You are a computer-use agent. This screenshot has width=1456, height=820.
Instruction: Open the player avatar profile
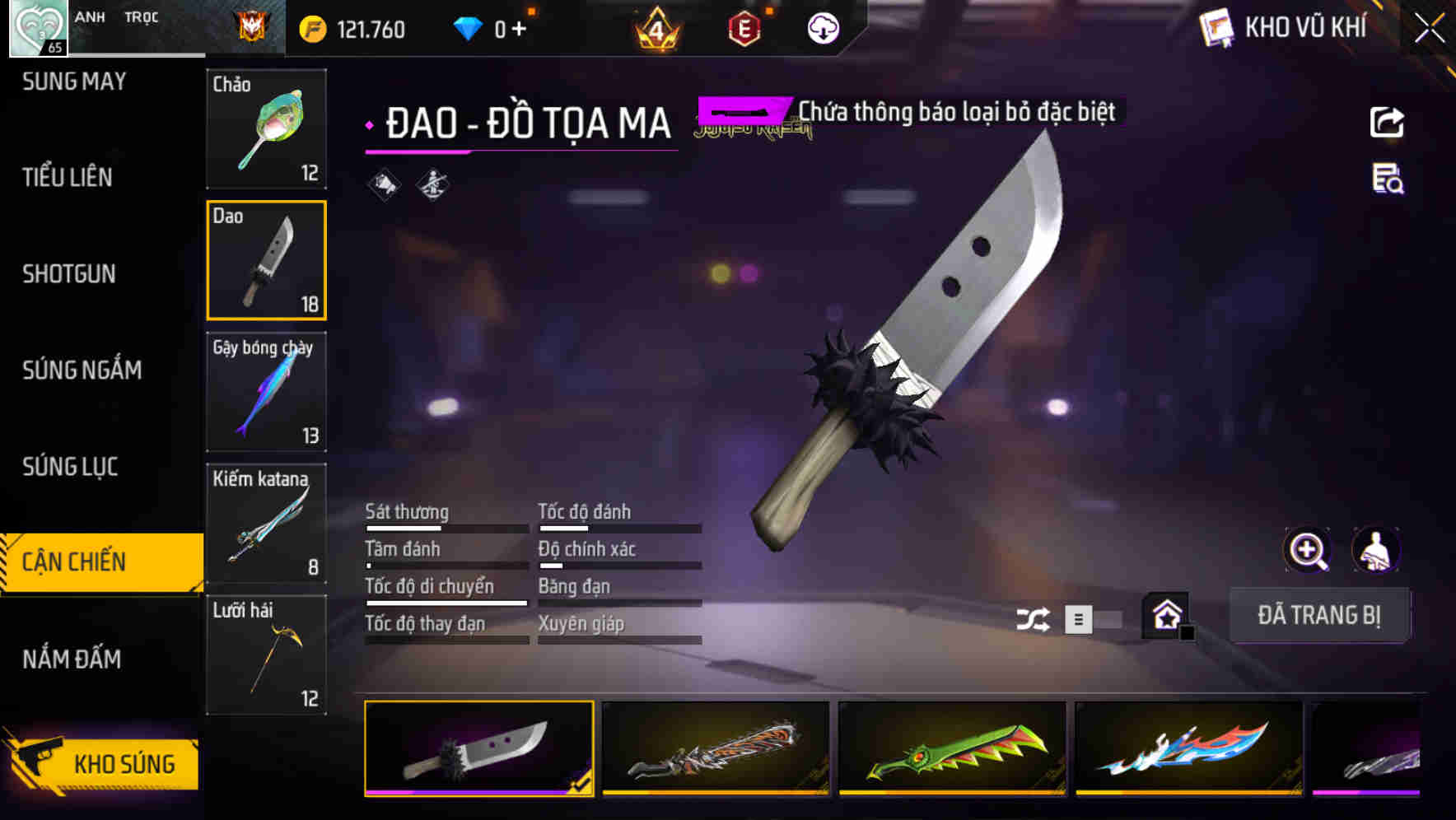click(36, 27)
